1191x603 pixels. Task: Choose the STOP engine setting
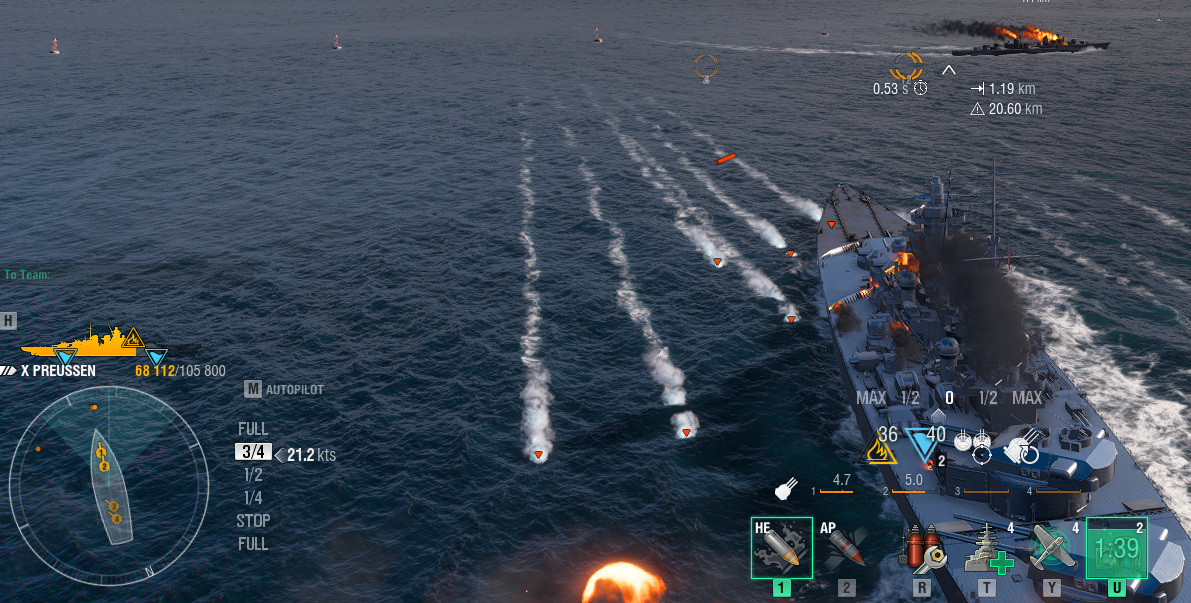pyautogui.click(x=253, y=521)
